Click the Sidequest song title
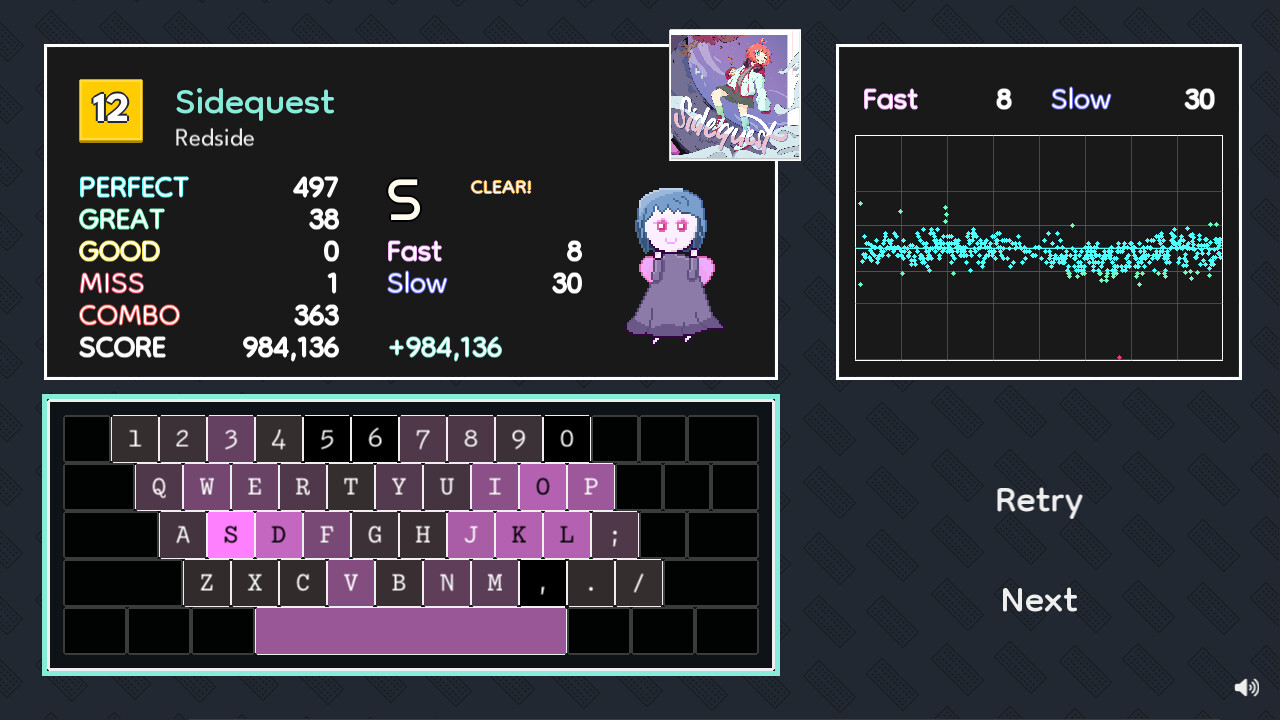1280x720 pixels. click(x=254, y=102)
